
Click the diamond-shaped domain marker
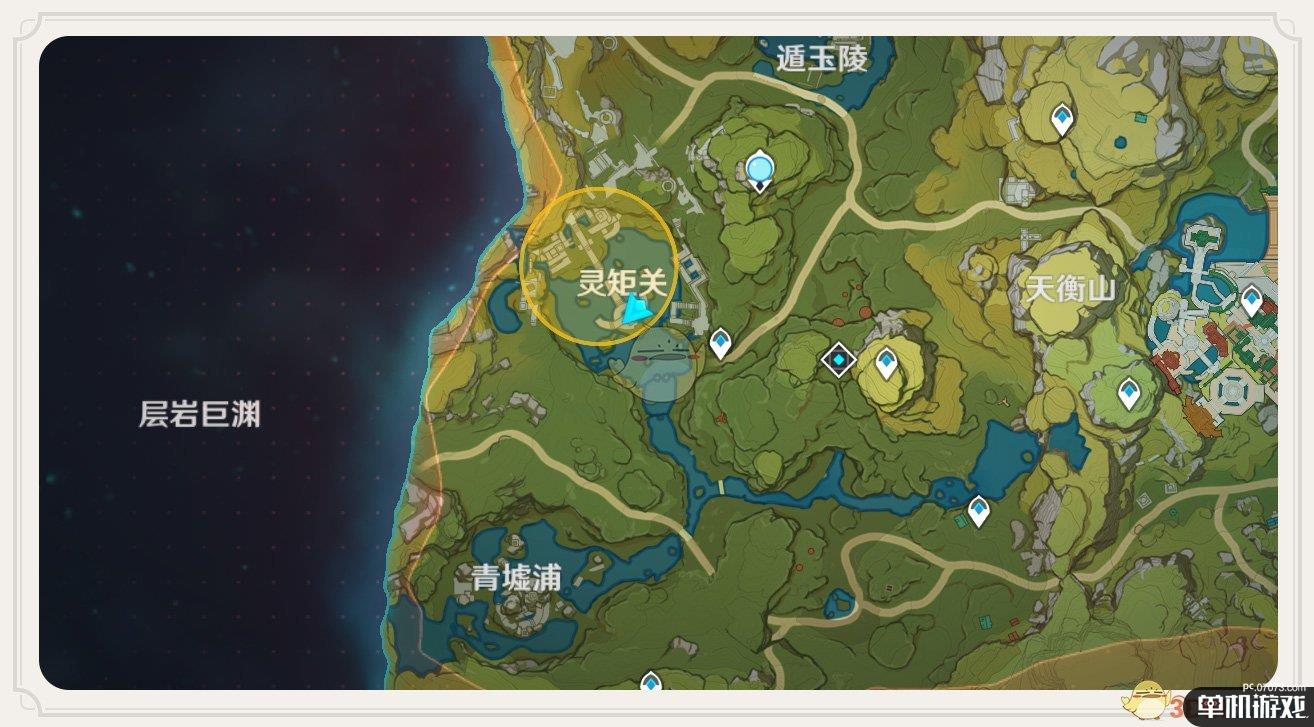pos(838,360)
